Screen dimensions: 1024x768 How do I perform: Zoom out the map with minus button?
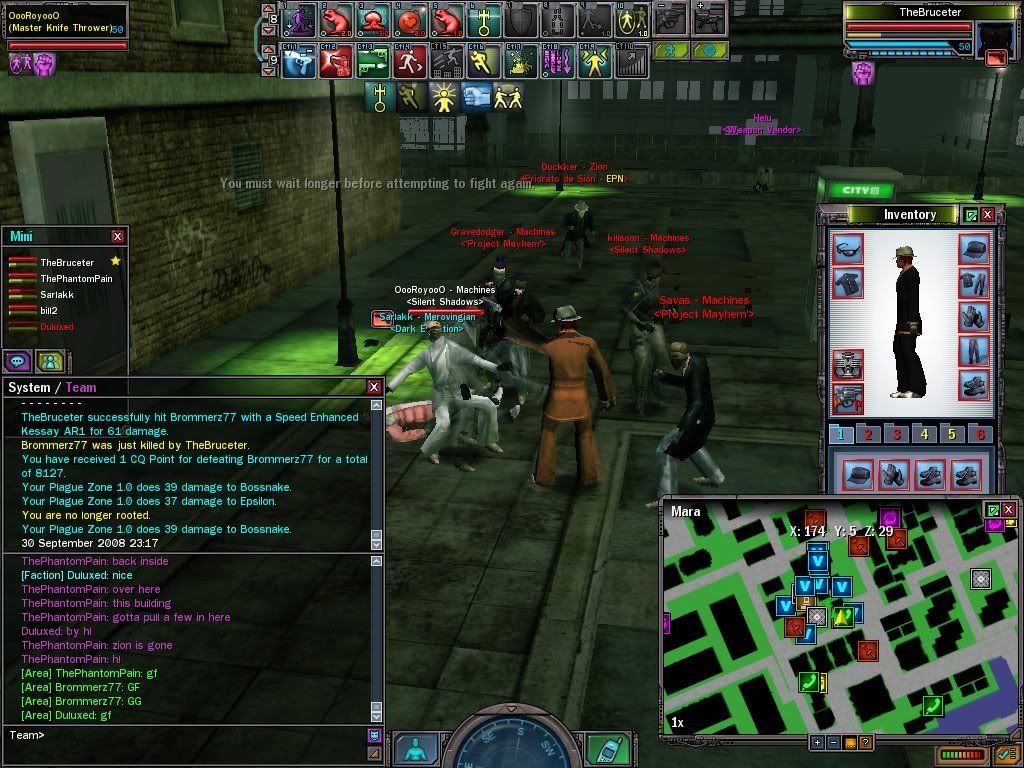833,742
